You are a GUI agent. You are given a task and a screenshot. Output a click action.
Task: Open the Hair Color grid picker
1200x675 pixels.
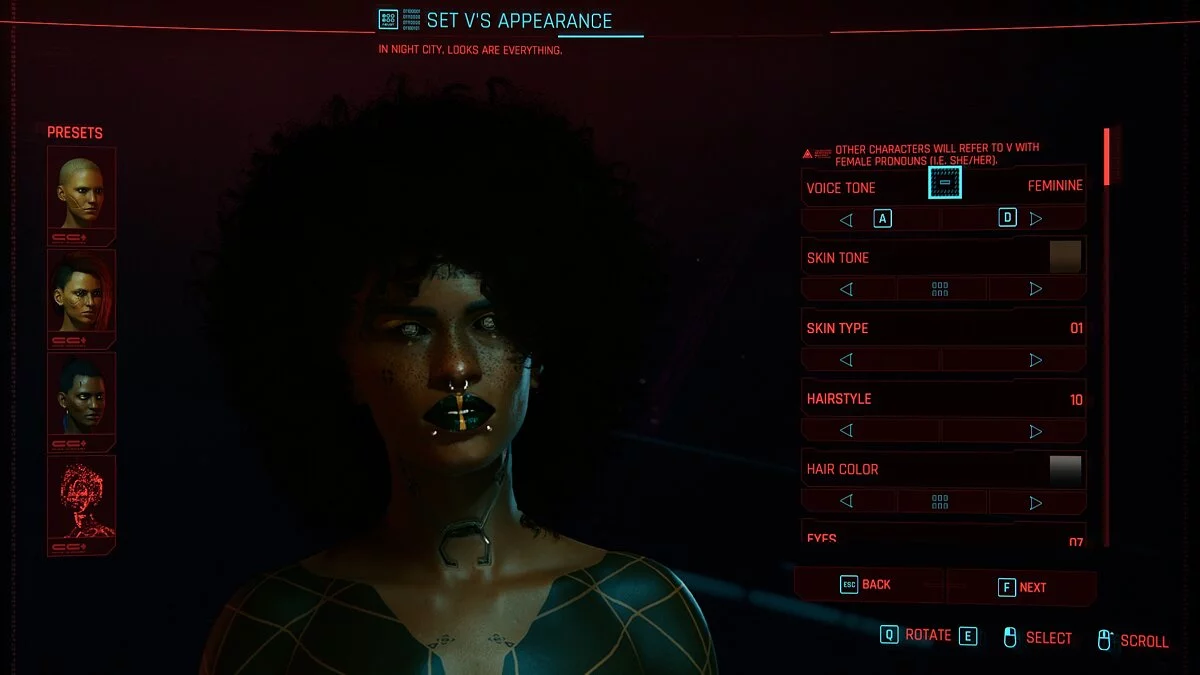(x=940, y=501)
